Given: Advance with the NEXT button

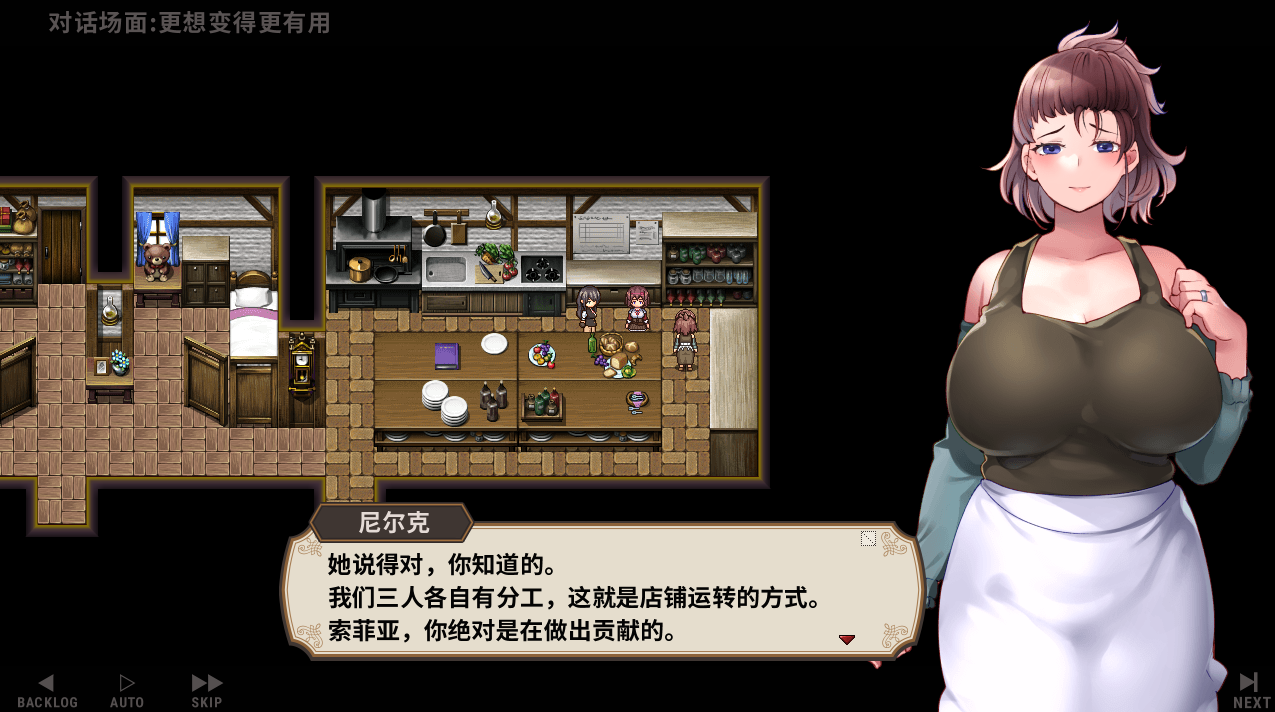Looking at the screenshot, I should click(x=1250, y=690).
